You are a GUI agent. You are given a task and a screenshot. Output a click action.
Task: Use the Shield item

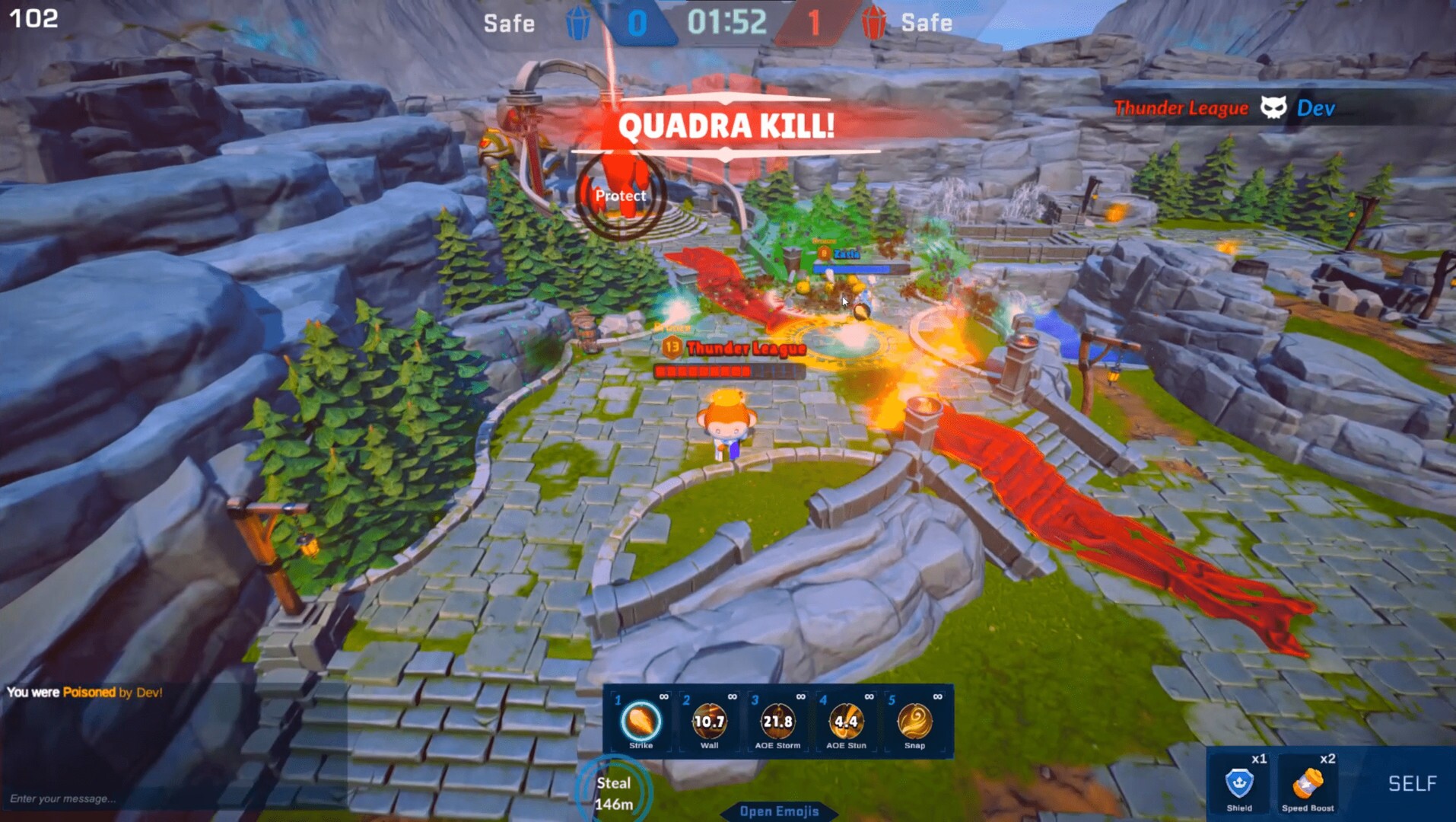coord(1239,784)
